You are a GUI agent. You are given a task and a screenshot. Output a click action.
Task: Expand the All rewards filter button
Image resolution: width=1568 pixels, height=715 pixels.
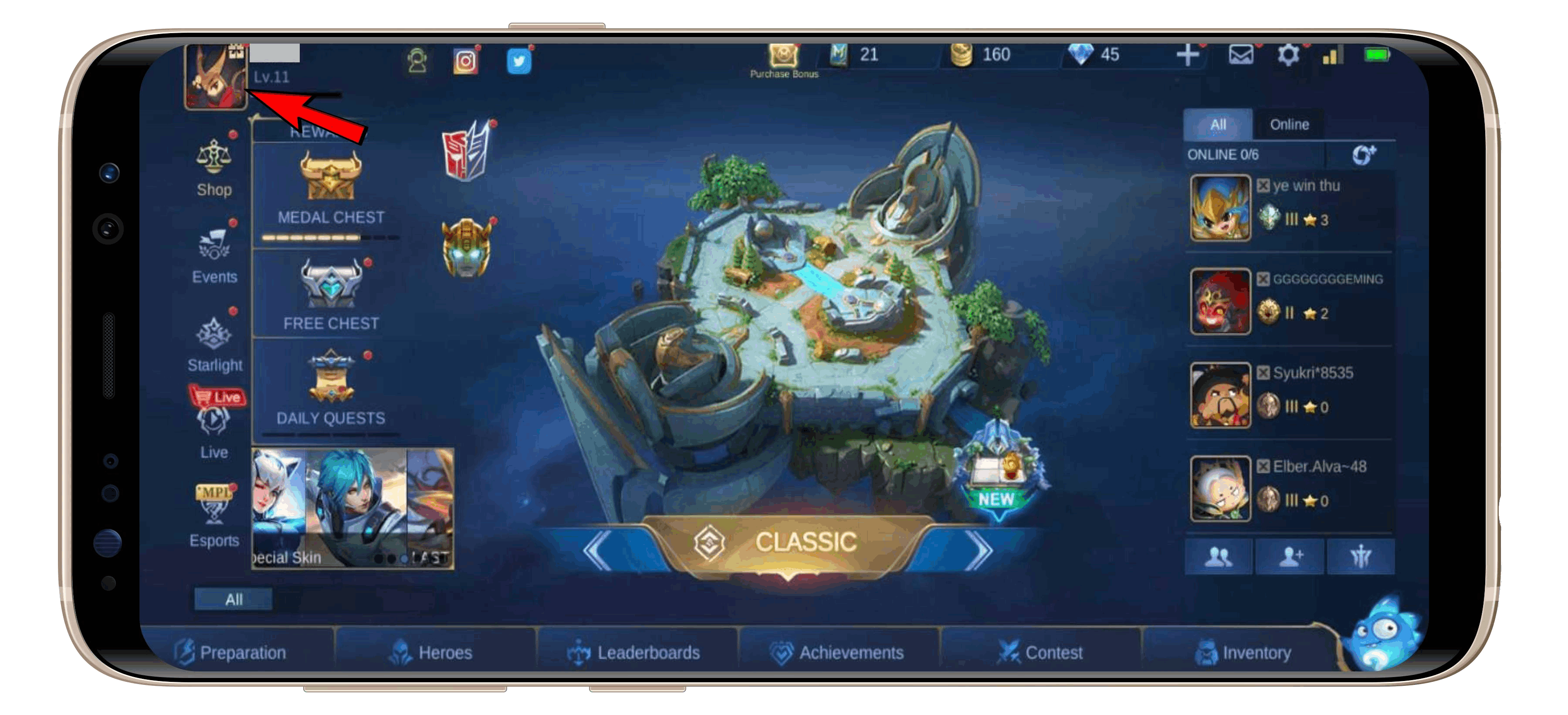[234, 600]
